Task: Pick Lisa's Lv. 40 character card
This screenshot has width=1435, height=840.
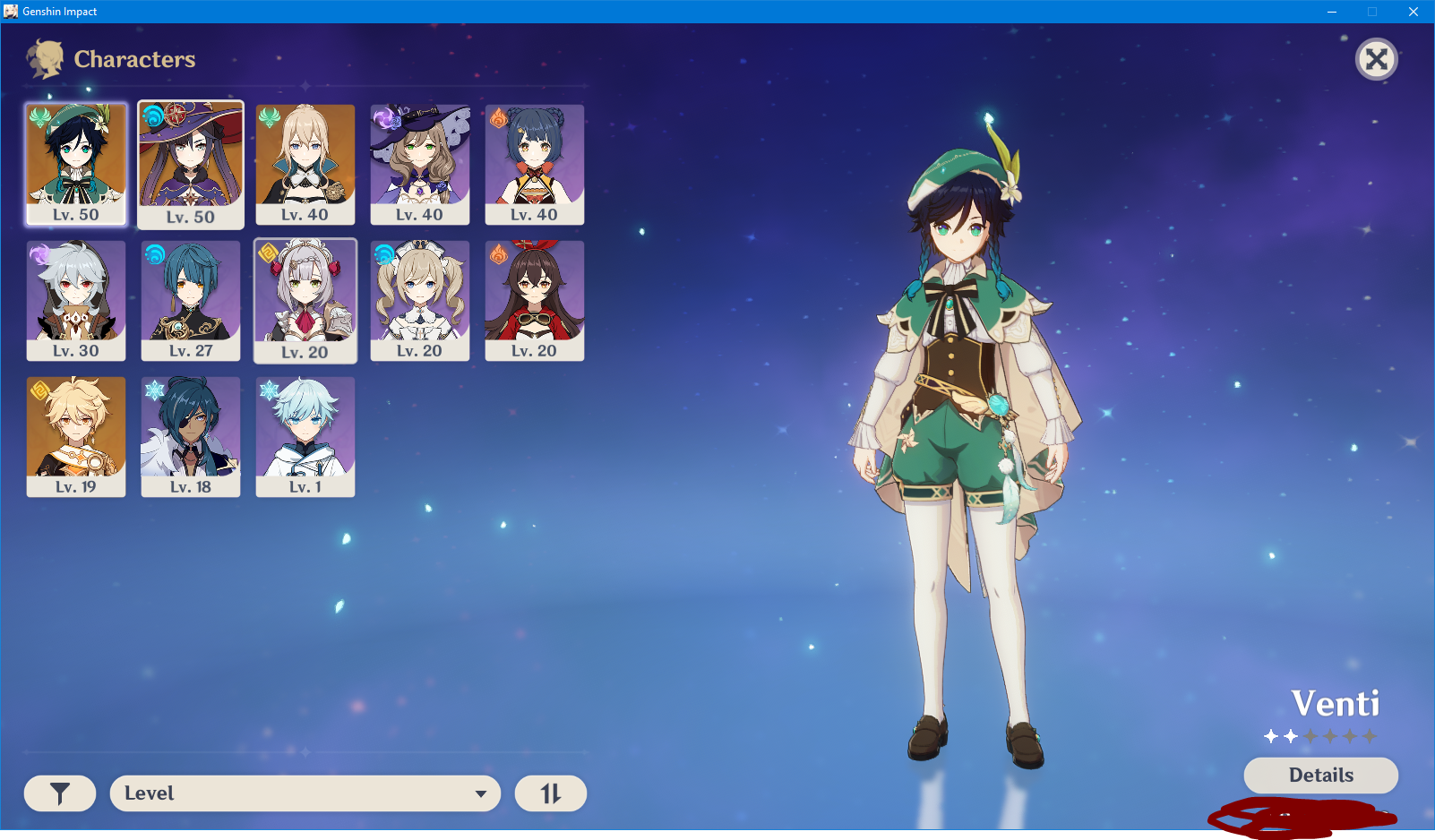Action: pyautogui.click(x=420, y=163)
